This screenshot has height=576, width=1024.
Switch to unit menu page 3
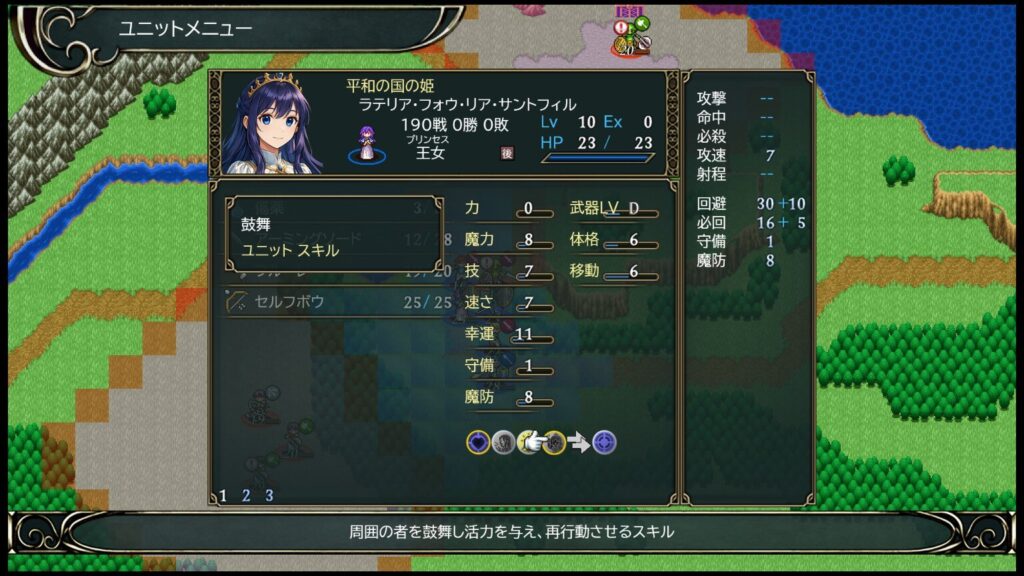tap(269, 495)
